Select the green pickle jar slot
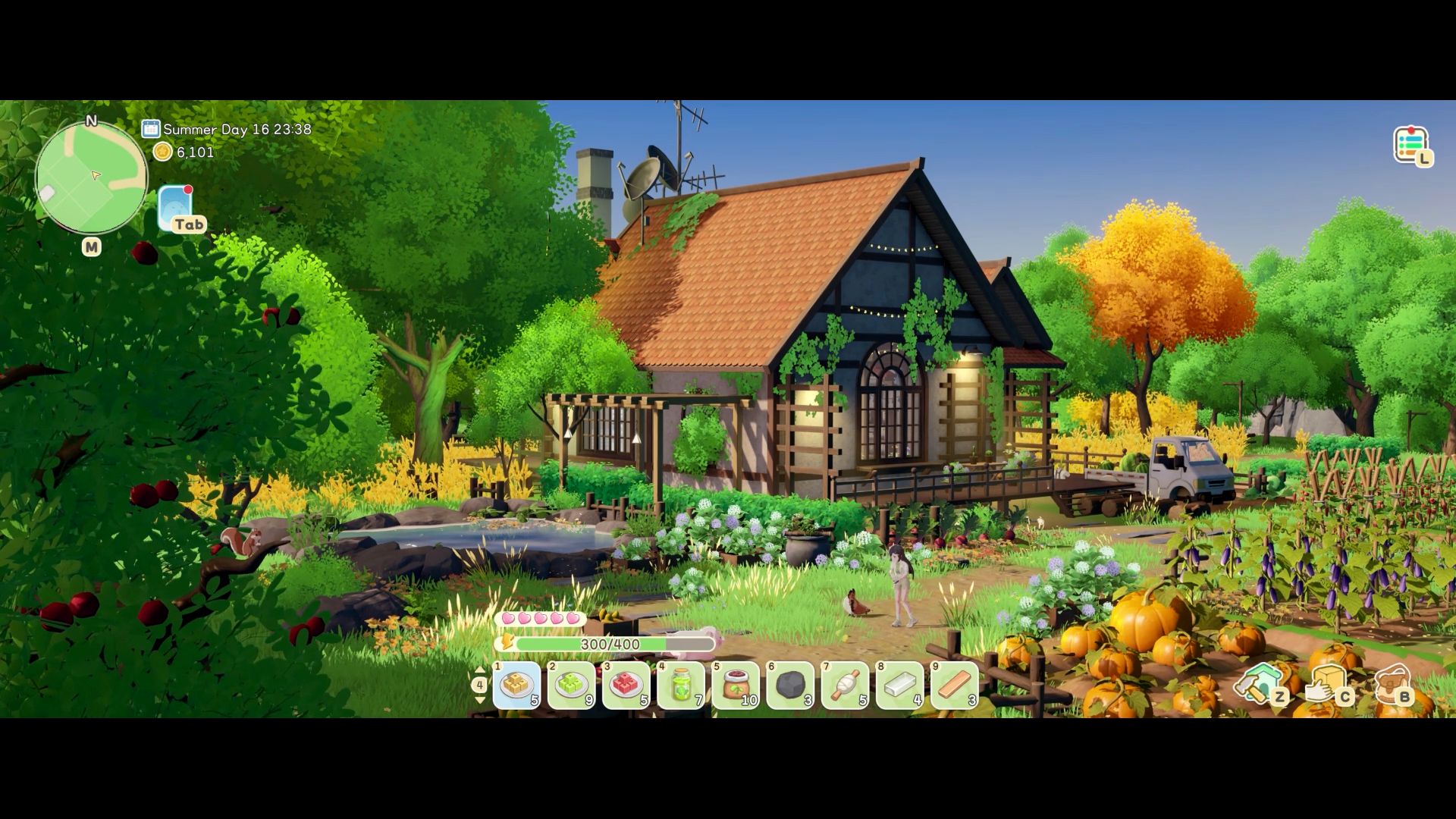 tap(681, 686)
